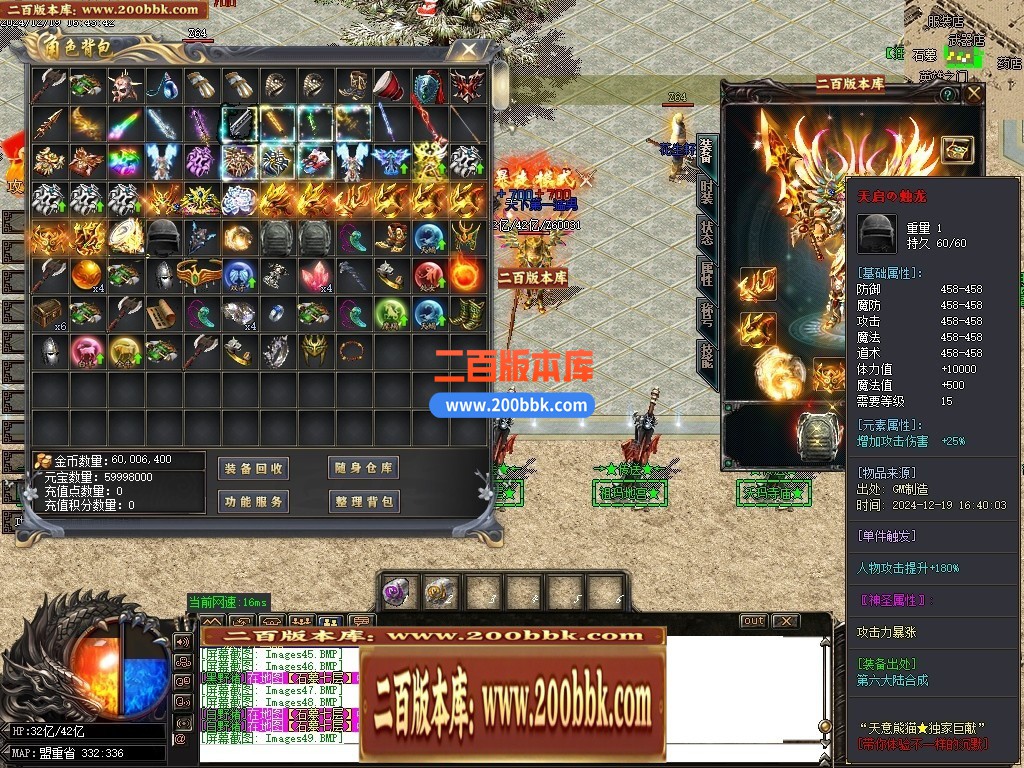
Task: Switch to the 状态 status tab
Action: (x=707, y=234)
